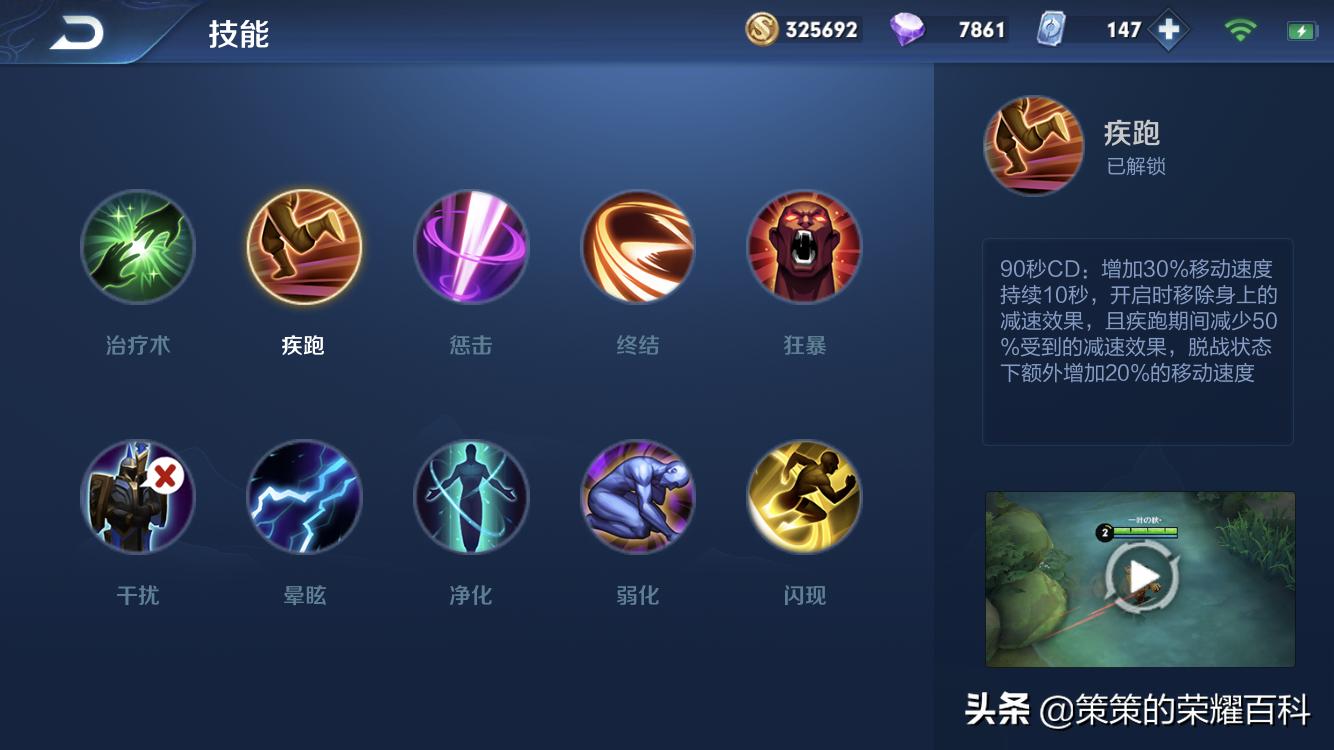Image resolution: width=1334 pixels, height=750 pixels.
Task: Select the 净化 purify skill icon
Action: point(471,497)
